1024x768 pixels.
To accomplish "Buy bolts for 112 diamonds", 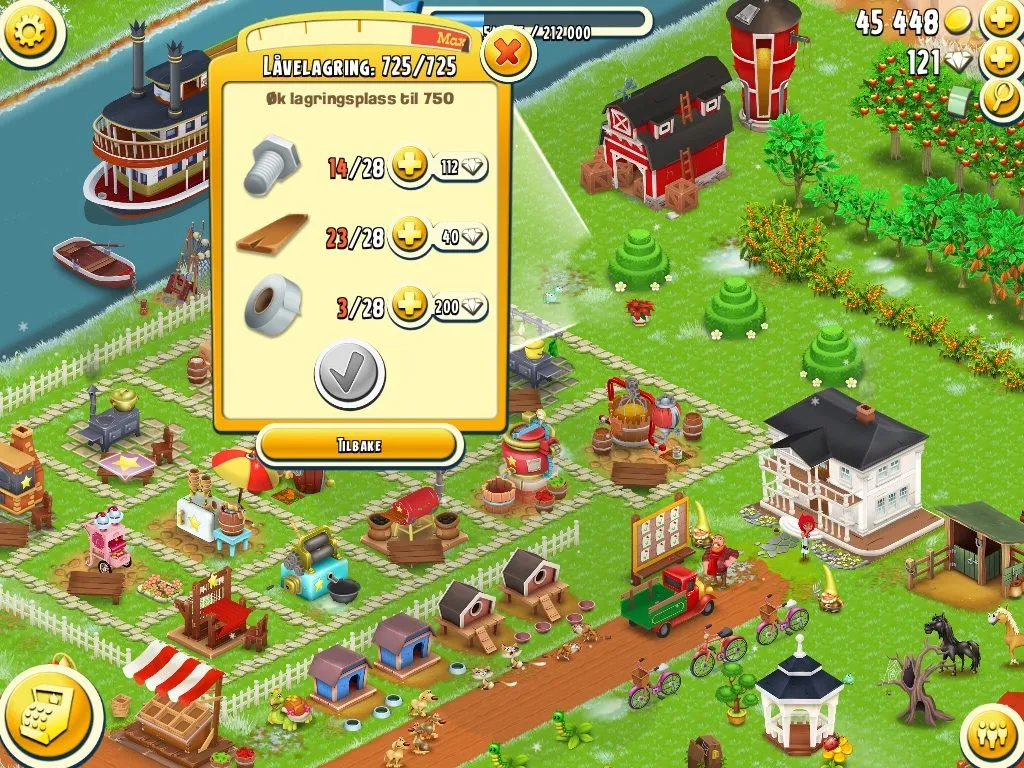I will tap(460, 167).
